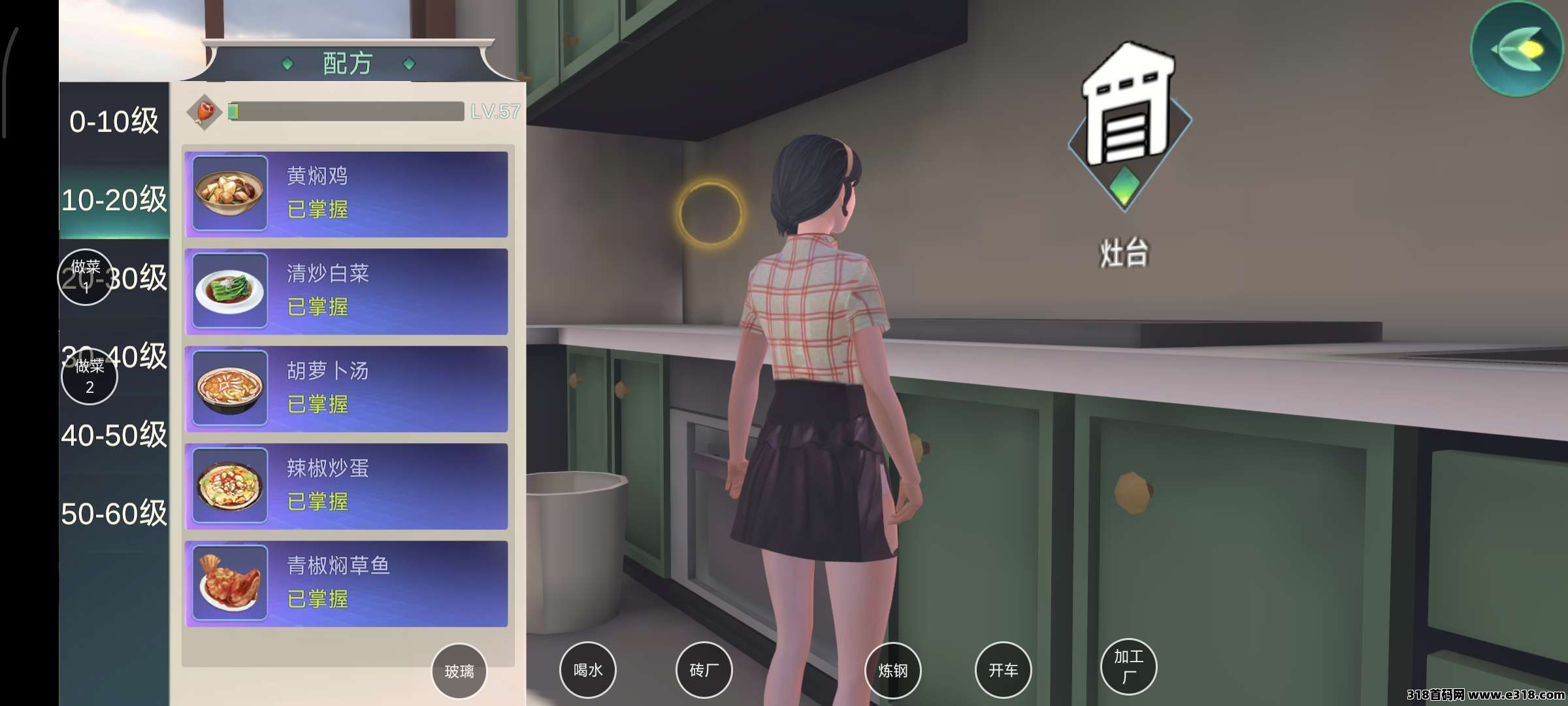
Task: Select the 砖厂 button
Action: click(704, 670)
